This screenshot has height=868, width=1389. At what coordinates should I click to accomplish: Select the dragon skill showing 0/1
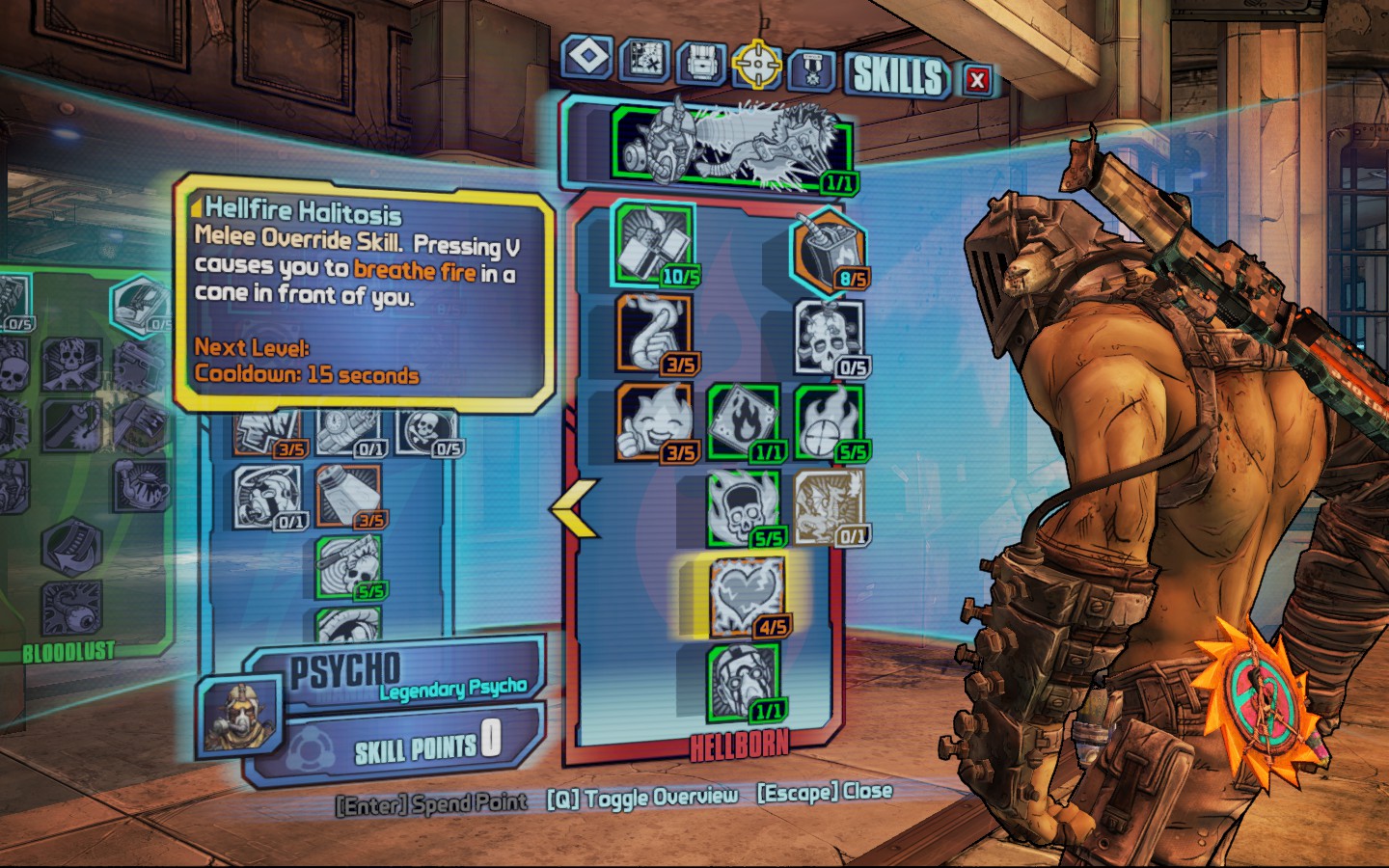click(x=829, y=506)
